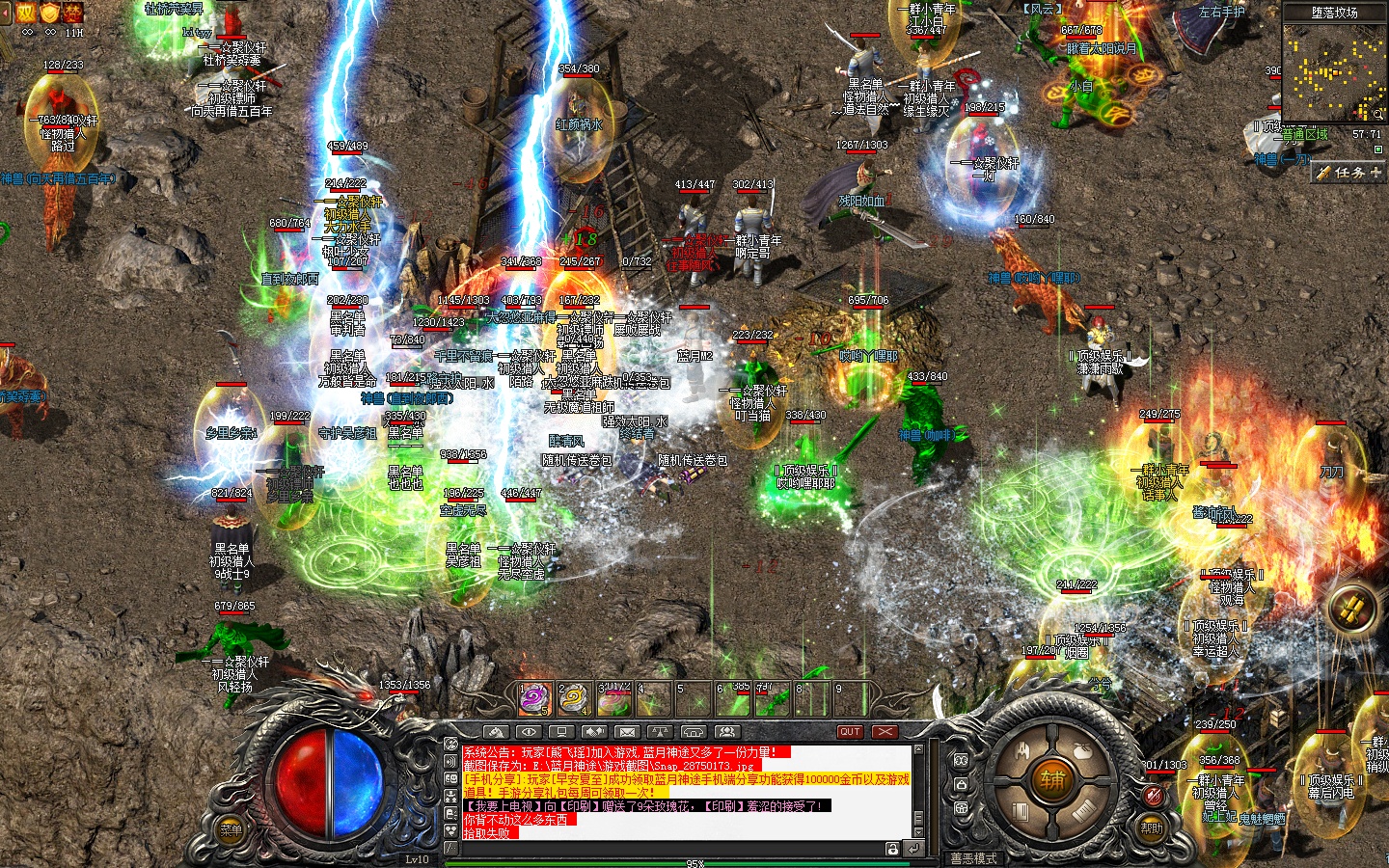Open the 菜单 menu button
Screen dimensions: 1389x868
pyautogui.click(x=231, y=829)
